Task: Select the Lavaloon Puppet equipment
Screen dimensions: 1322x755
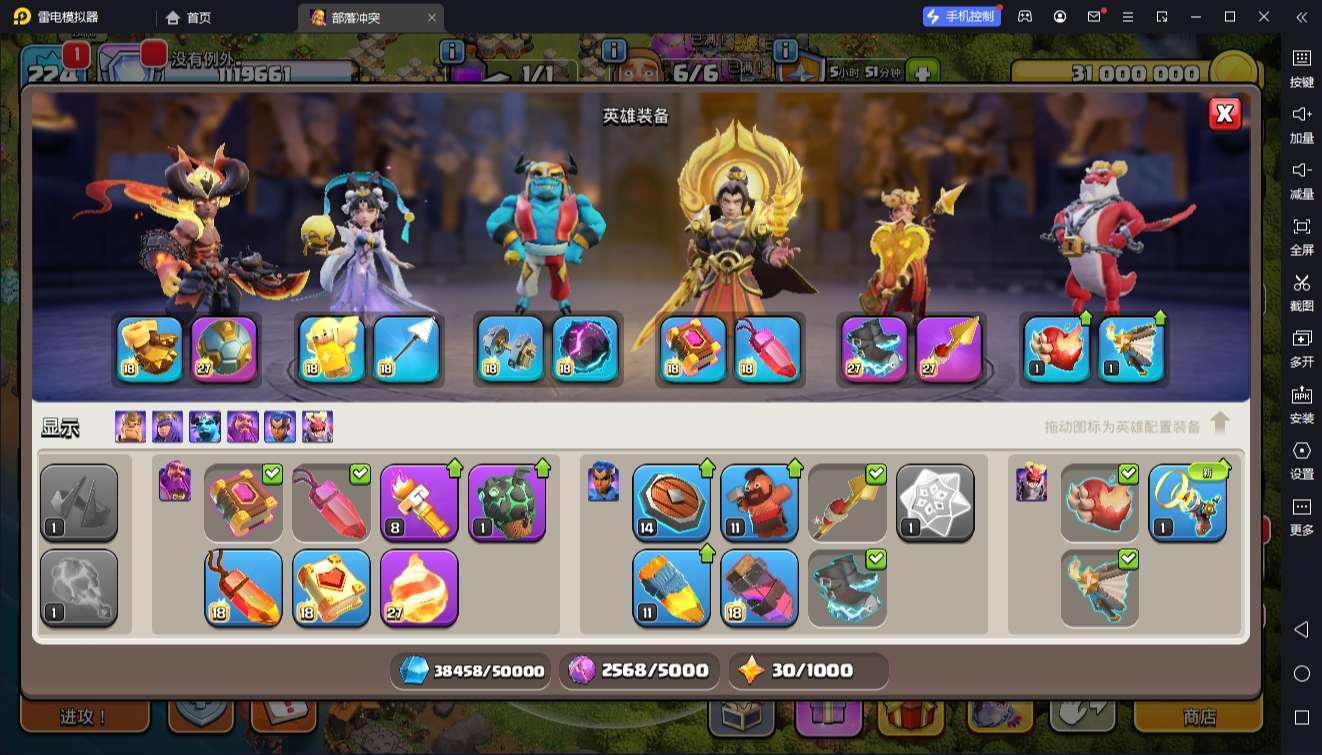Action: coord(507,502)
